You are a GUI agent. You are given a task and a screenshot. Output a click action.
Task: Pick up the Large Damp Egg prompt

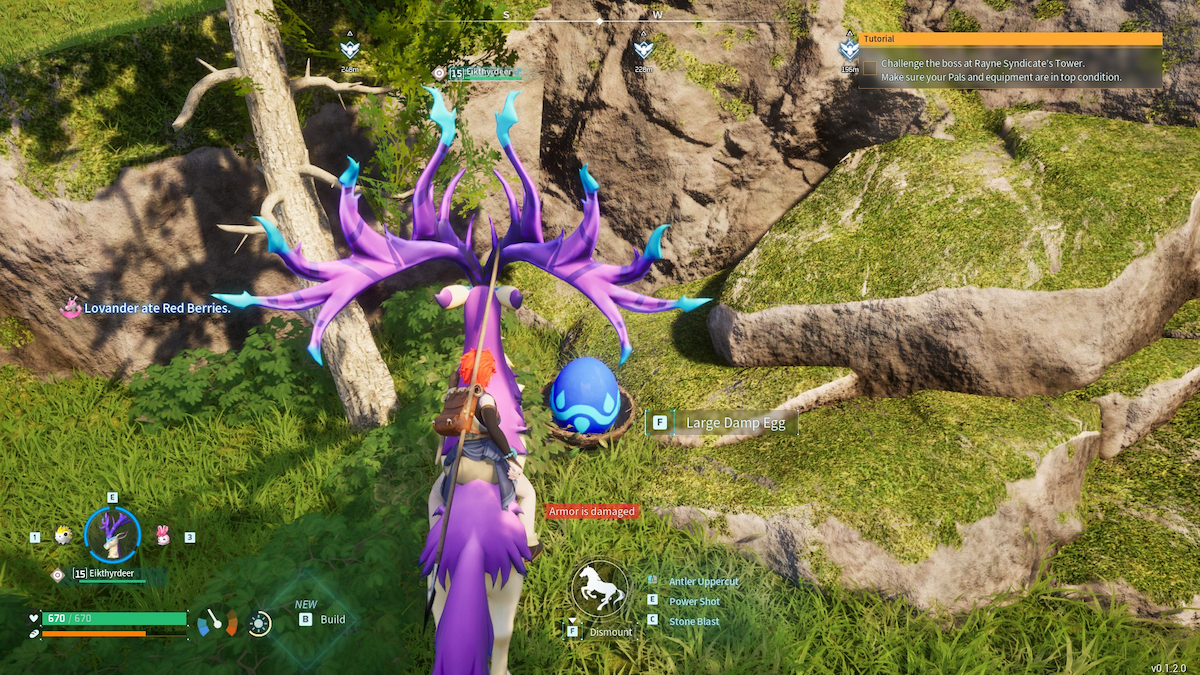pos(721,423)
